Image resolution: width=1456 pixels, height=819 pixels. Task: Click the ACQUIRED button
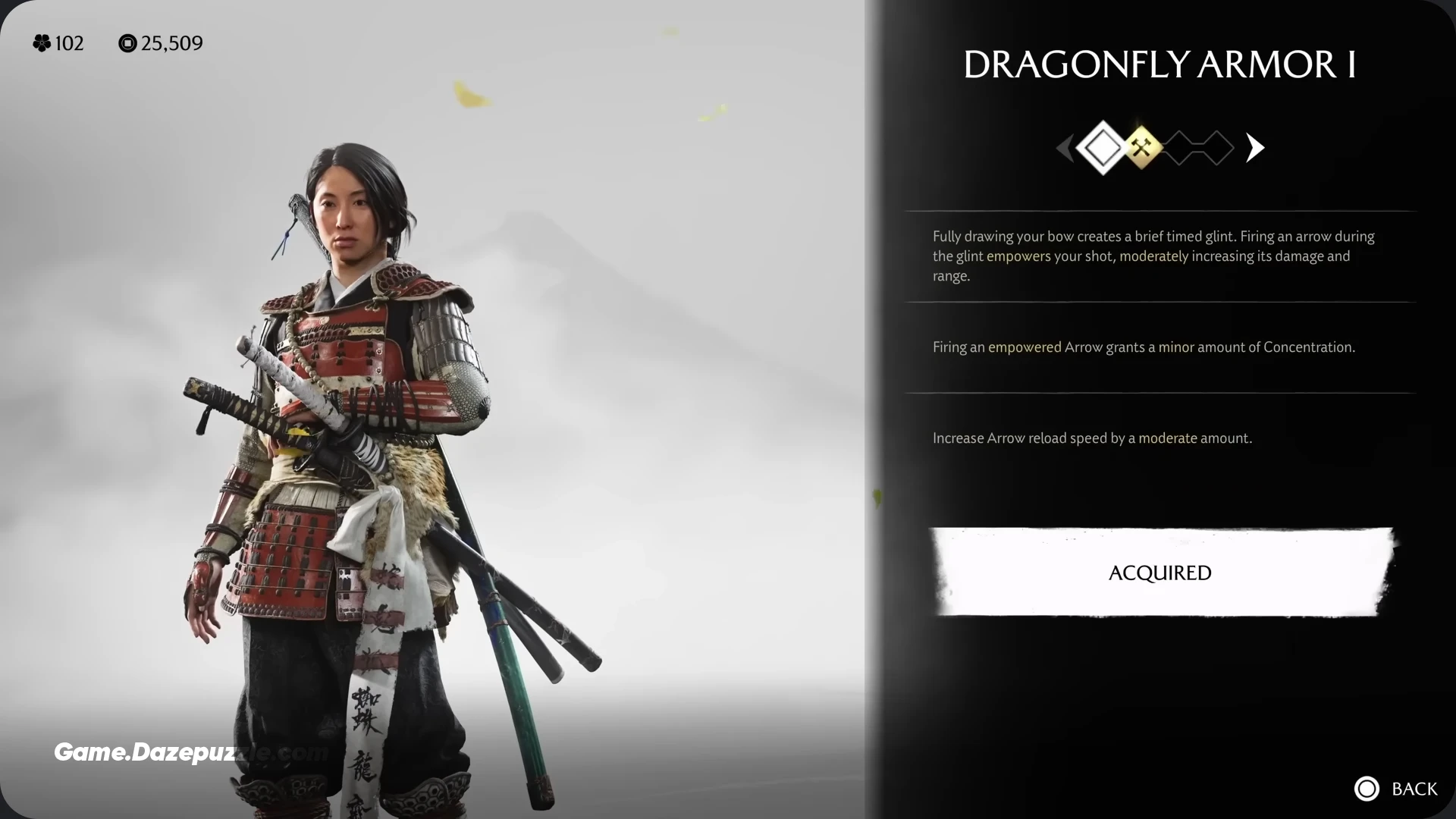1159,573
